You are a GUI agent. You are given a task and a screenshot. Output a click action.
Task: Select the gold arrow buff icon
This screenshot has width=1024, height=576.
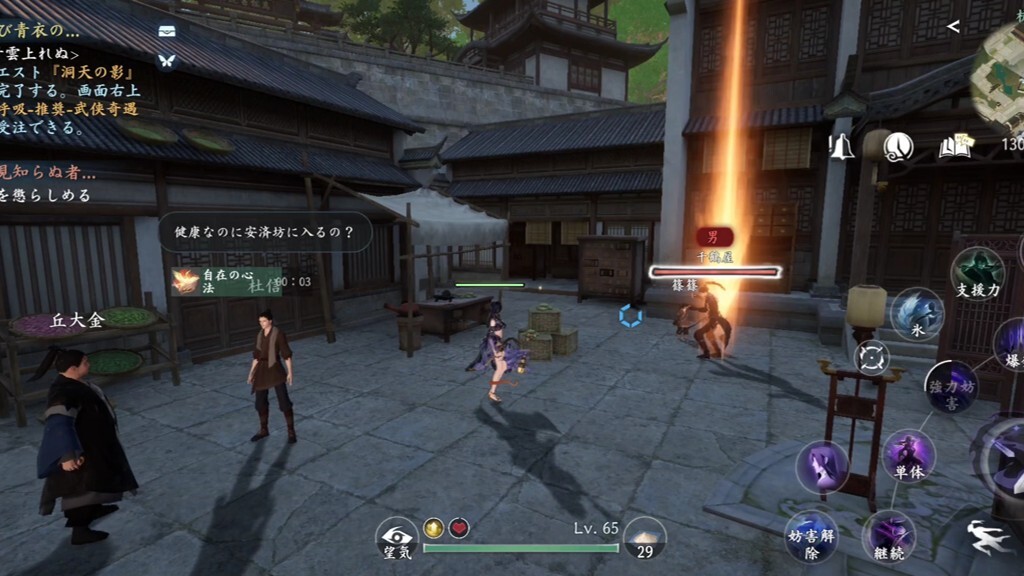pyautogui.click(x=434, y=528)
